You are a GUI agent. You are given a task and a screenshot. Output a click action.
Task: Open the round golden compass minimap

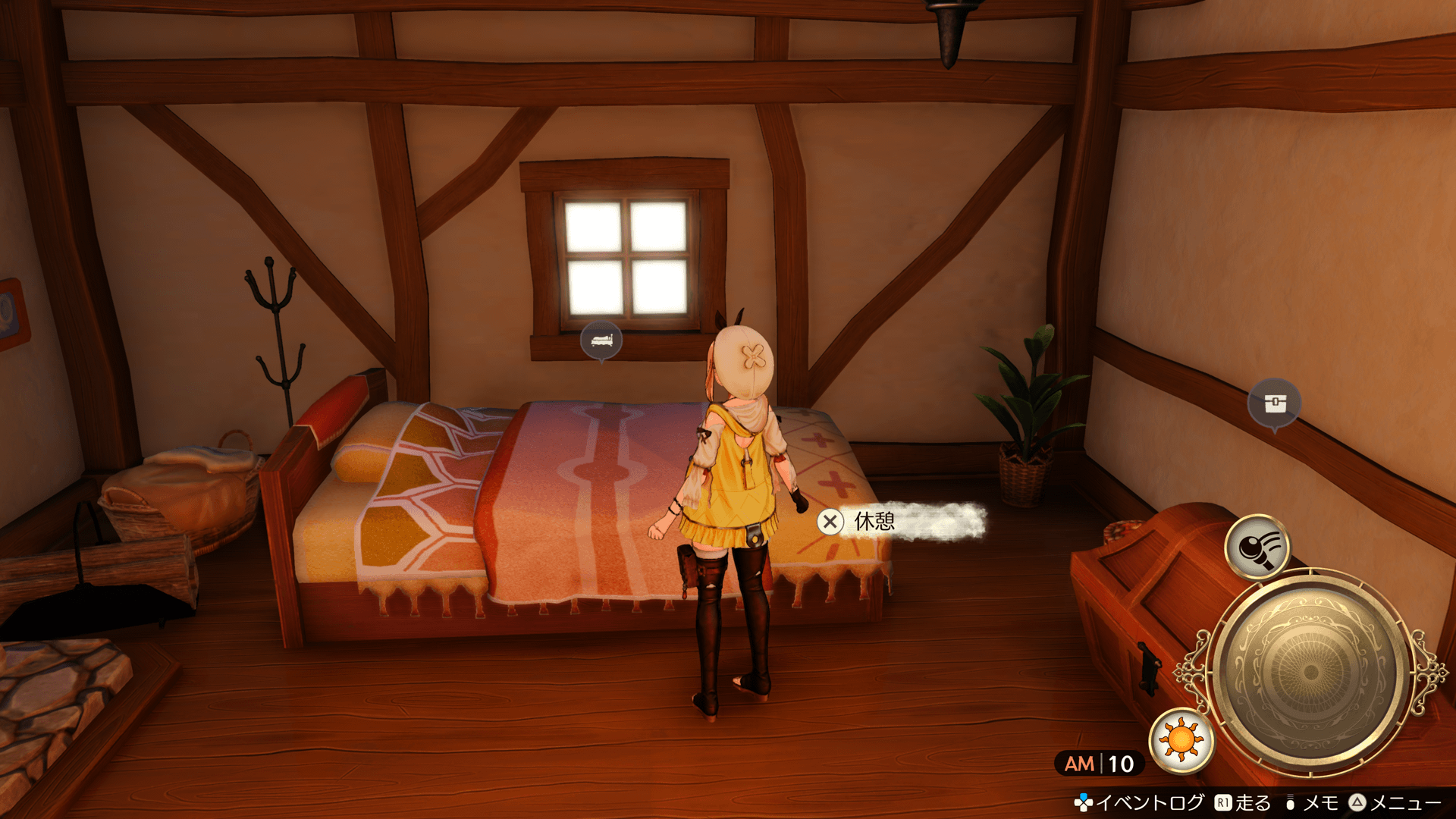(1310, 672)
